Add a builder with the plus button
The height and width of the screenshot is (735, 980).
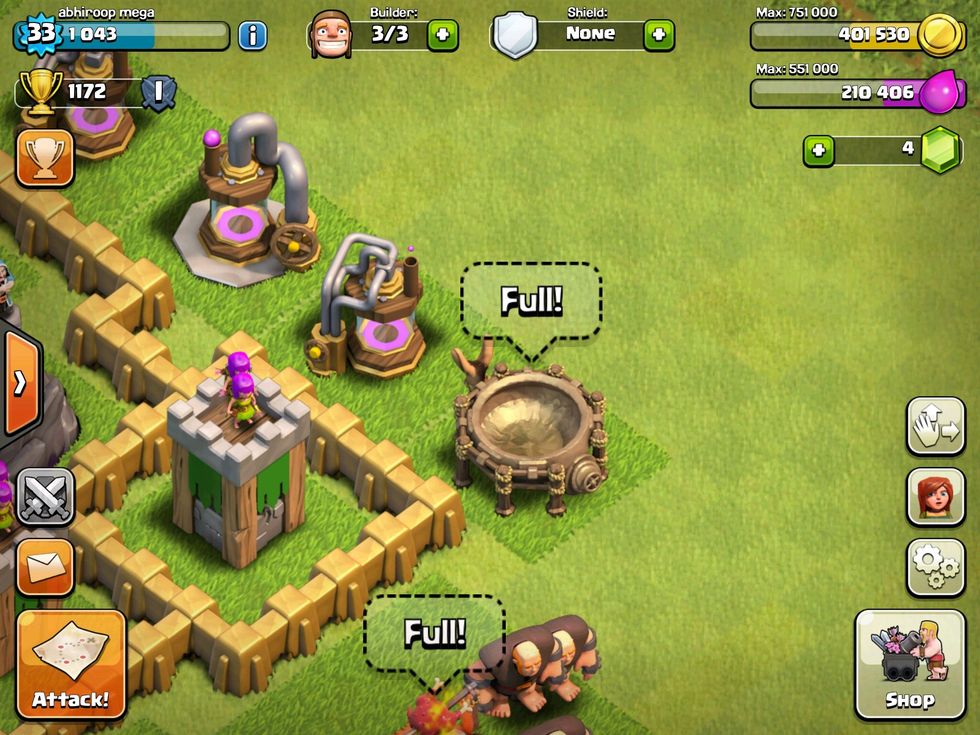pos(443,35)
